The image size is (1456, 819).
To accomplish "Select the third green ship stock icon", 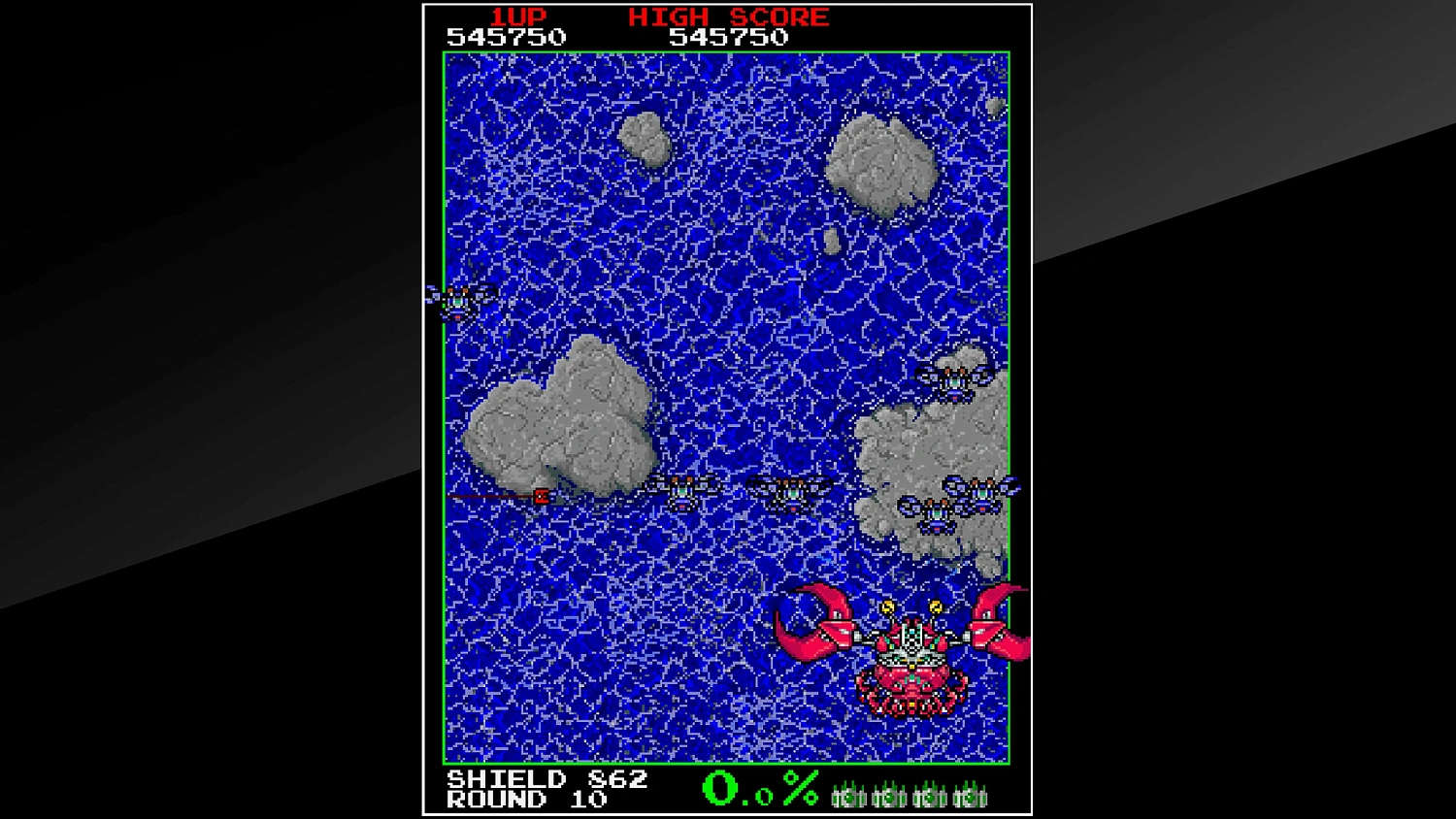I will click(x=930, y=797).
